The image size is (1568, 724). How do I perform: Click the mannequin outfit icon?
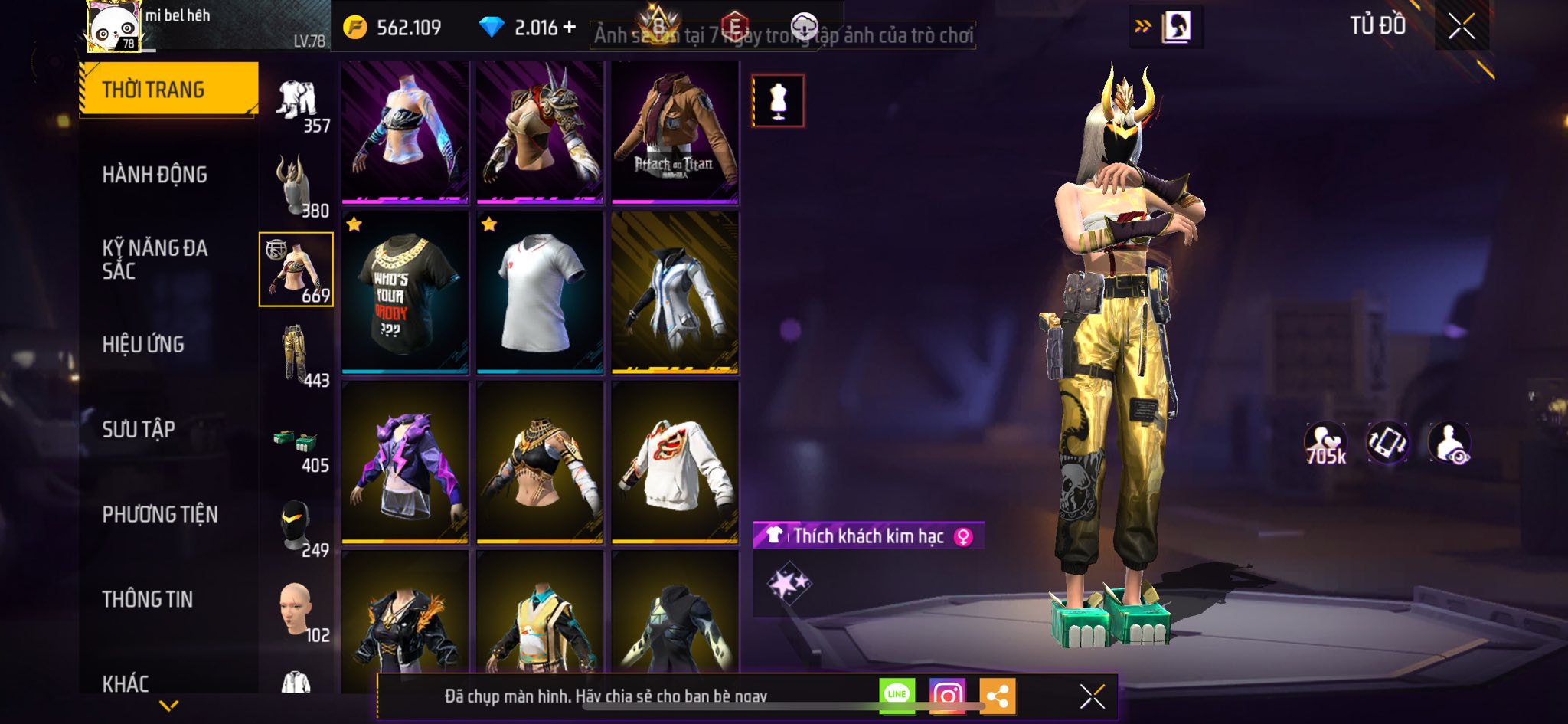(778, 100)
